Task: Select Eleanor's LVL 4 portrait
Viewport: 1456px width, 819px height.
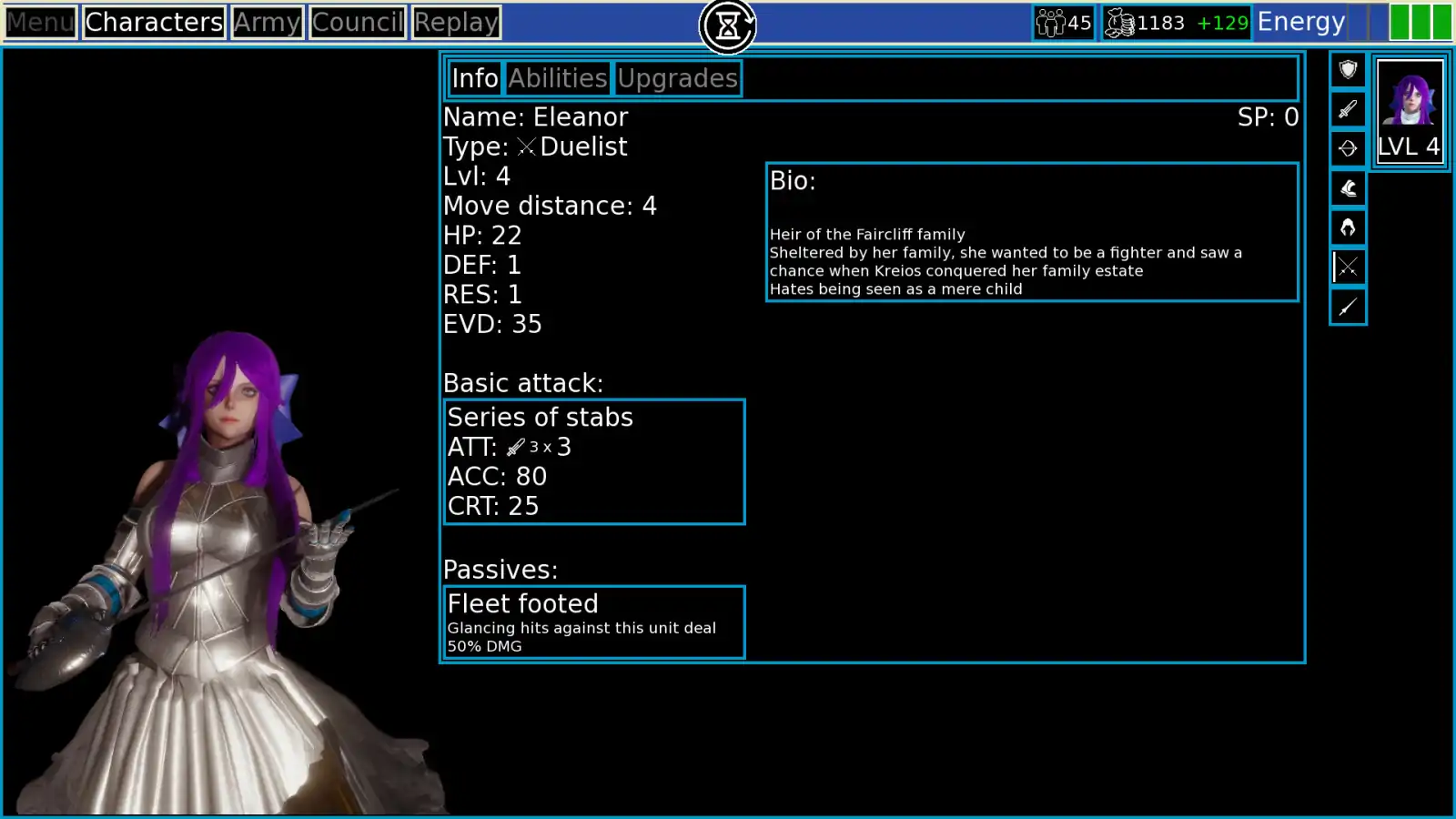Action: [x=1410, y=111]
